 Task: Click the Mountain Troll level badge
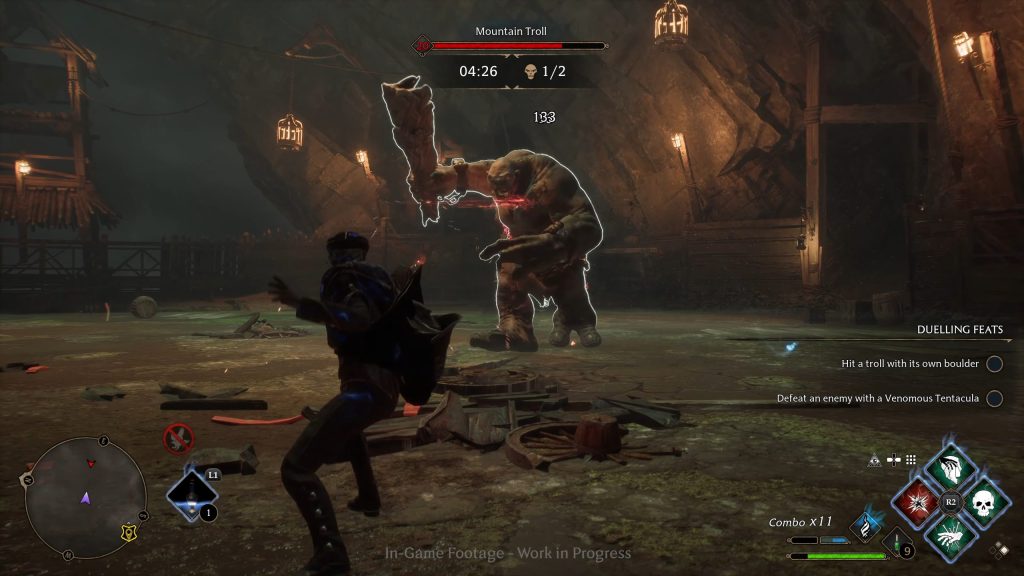[422, 45]
